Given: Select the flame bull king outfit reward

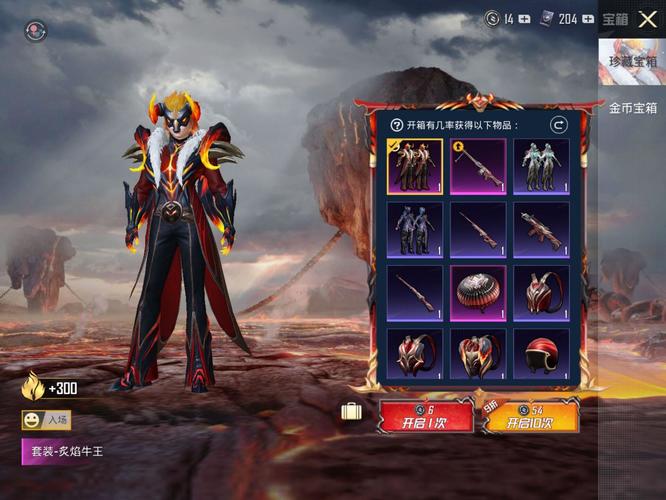Looking at the screenshot, I should [415, 166].
